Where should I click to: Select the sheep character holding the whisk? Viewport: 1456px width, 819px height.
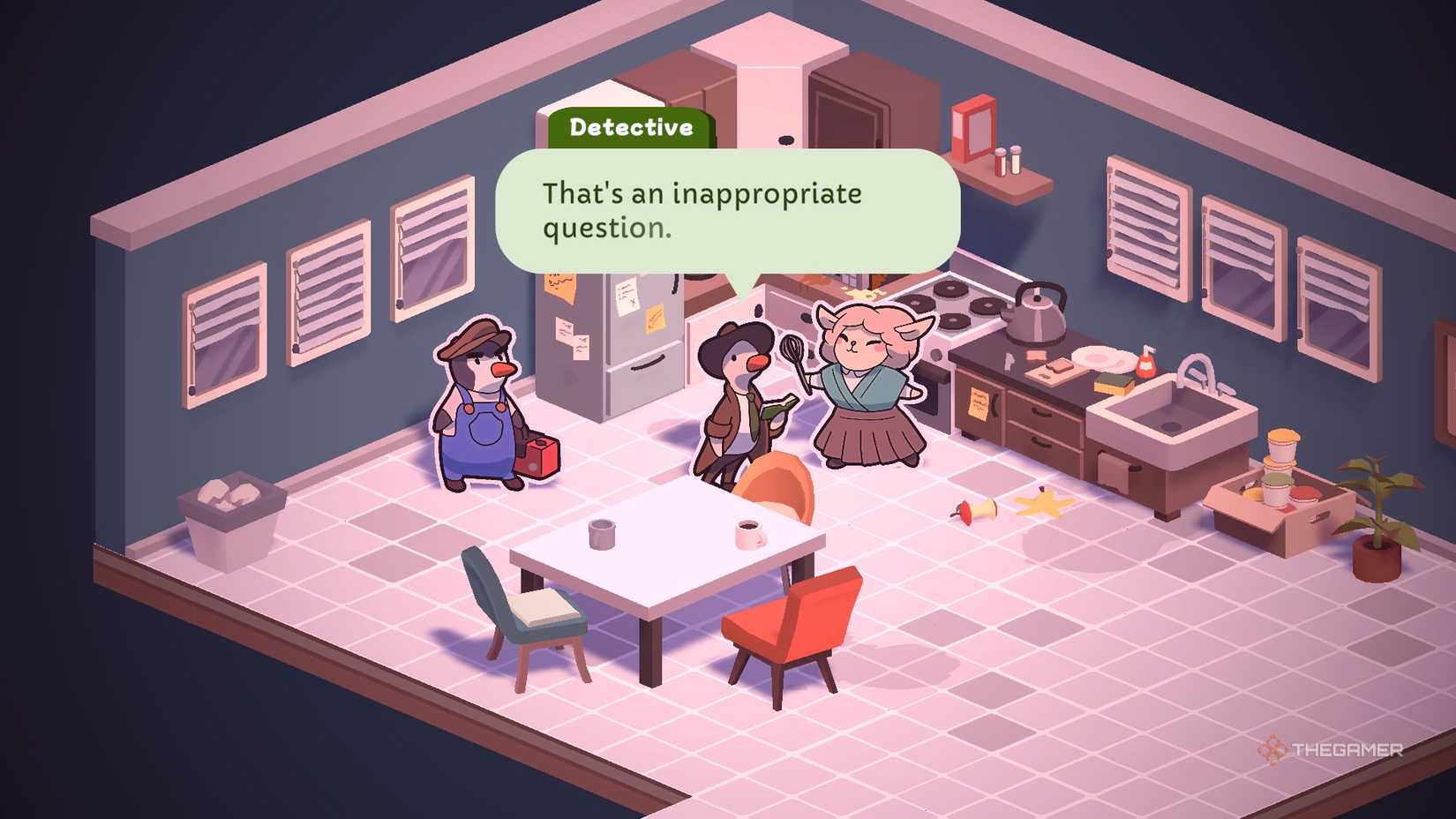(865, 388)
